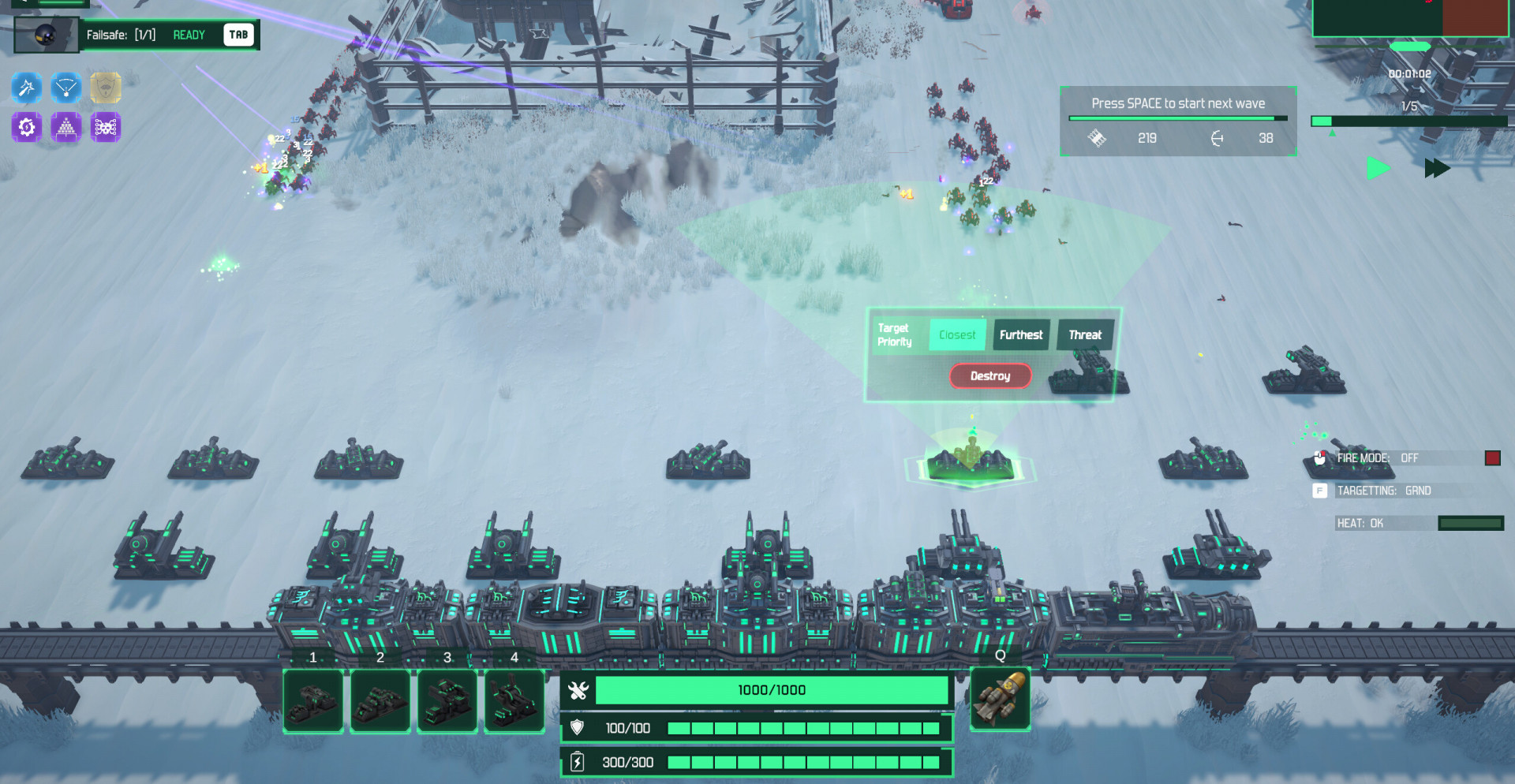Click the Failsafe drone portrait
1515x784 pixels.
point(47,35)
